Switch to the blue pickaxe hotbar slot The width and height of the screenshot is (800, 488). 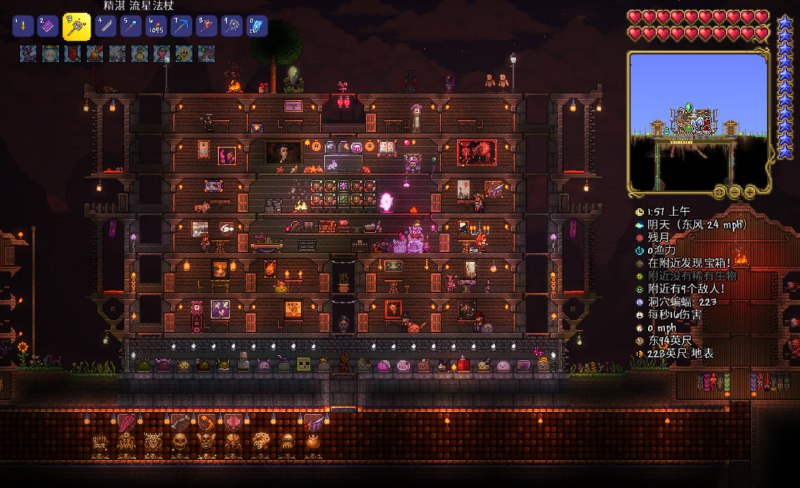coord(181,26)
